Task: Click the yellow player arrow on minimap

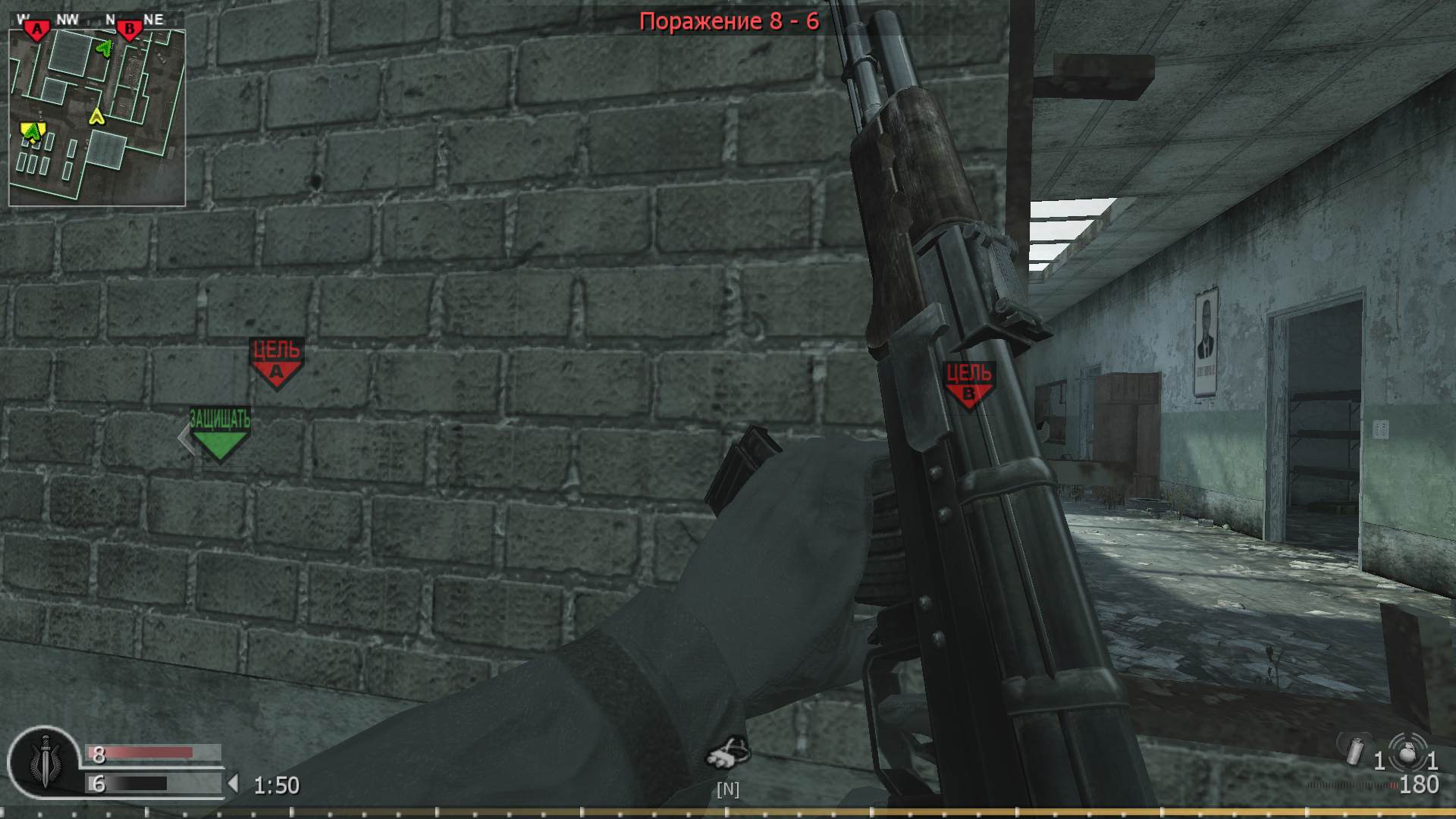Action: tap(97, 118)
